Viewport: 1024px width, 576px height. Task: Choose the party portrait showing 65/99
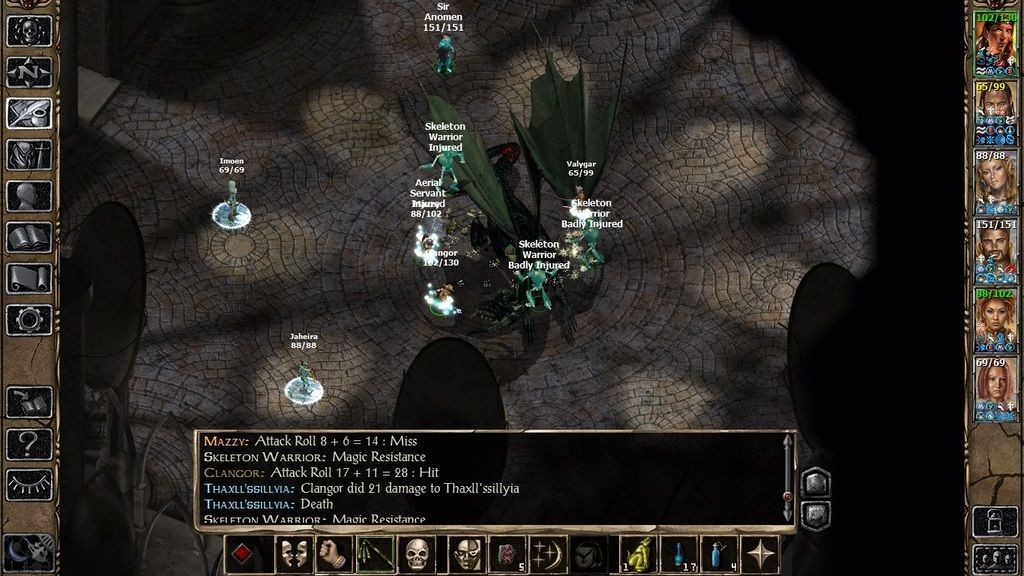tap(995, 113)
